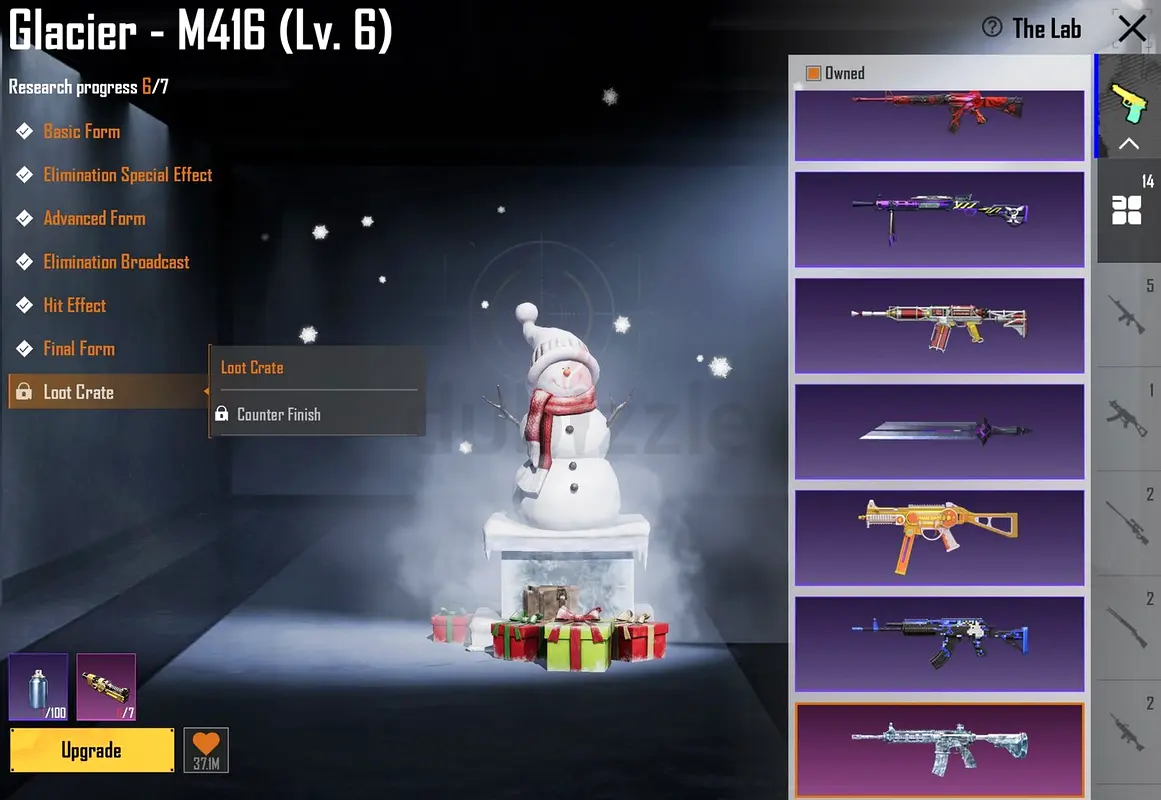Image resolution: width=1161 pixels, height=800 pixels.
Task: Switch to the all-categories grid tab
Action: 1127,210
